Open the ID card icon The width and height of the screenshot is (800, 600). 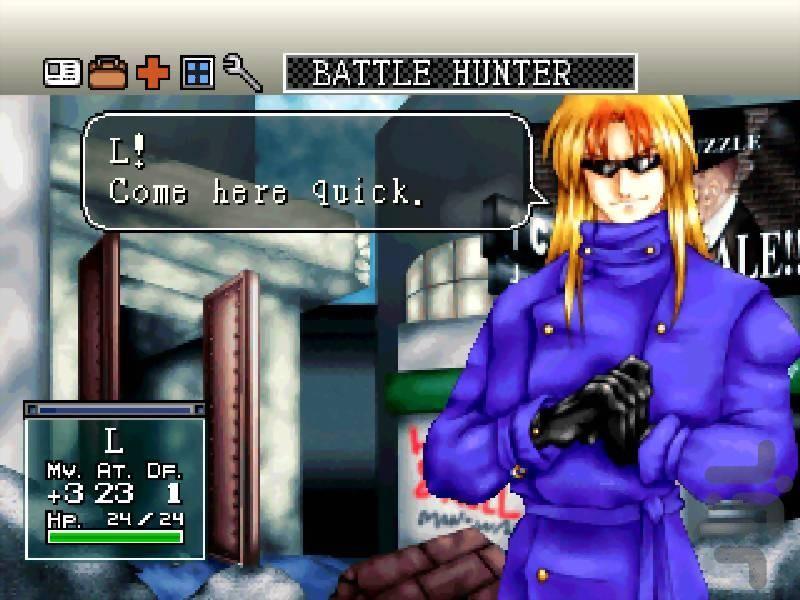click(x=61, y=73)
